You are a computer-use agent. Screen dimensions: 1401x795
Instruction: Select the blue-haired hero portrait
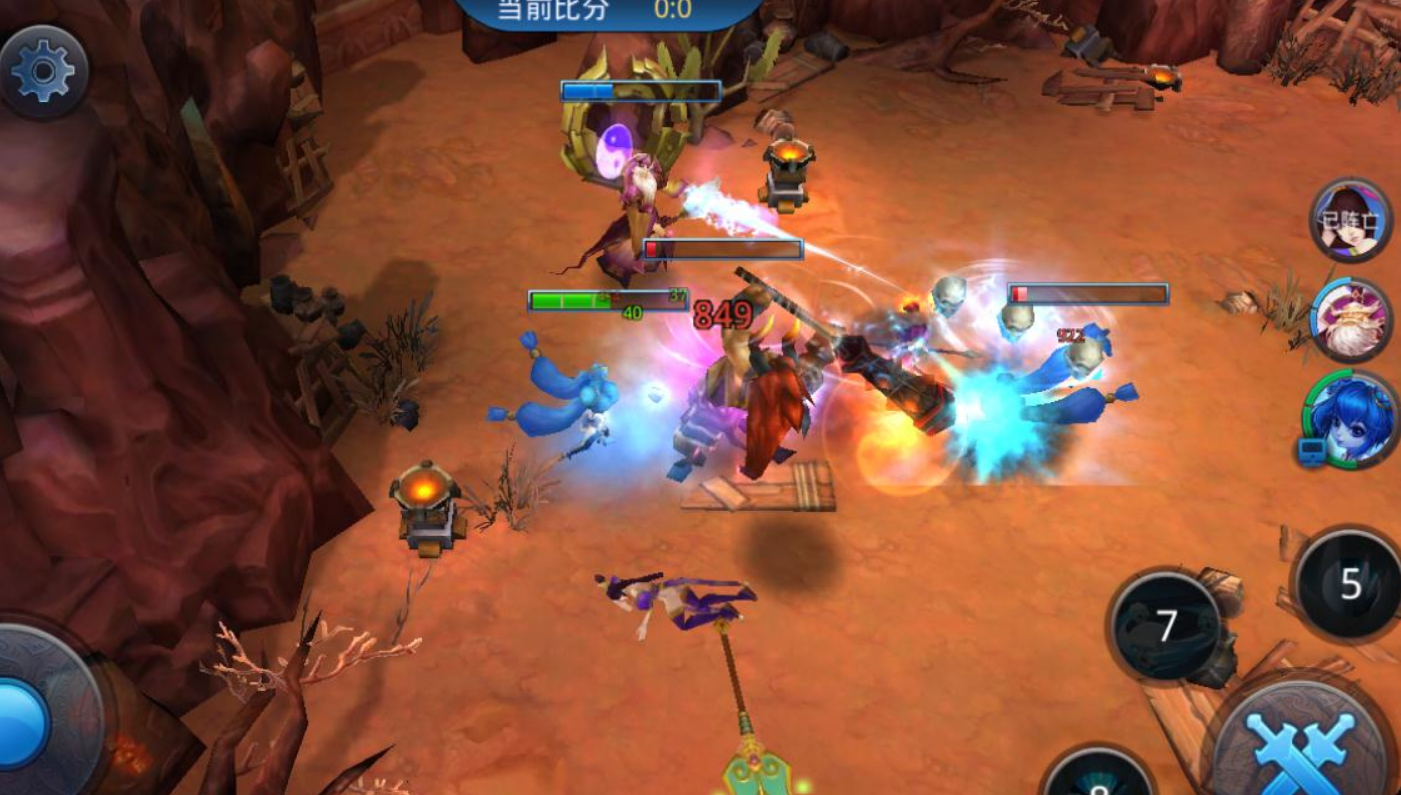coord(1349,420)
